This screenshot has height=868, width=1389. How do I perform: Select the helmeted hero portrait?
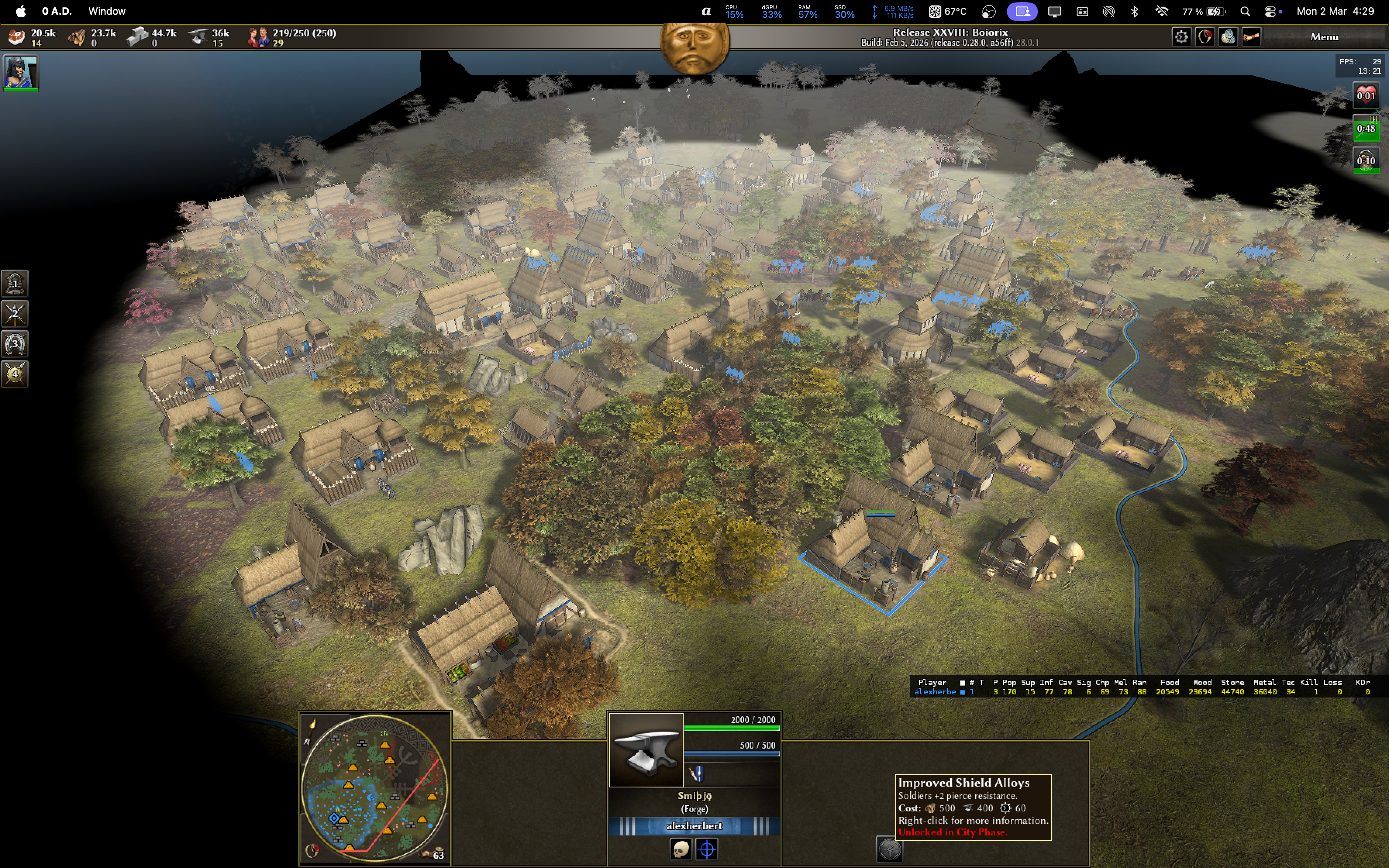pos(21,72)
